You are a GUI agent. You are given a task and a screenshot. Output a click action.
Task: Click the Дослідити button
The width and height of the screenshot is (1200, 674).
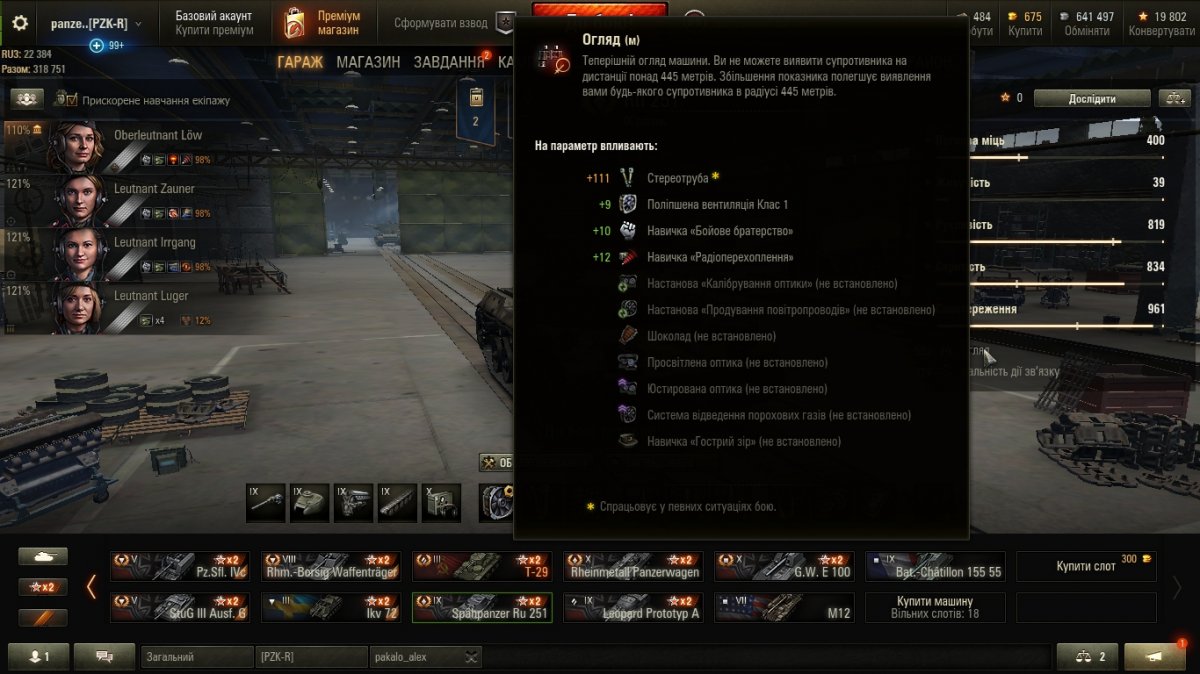[1091, 98]
